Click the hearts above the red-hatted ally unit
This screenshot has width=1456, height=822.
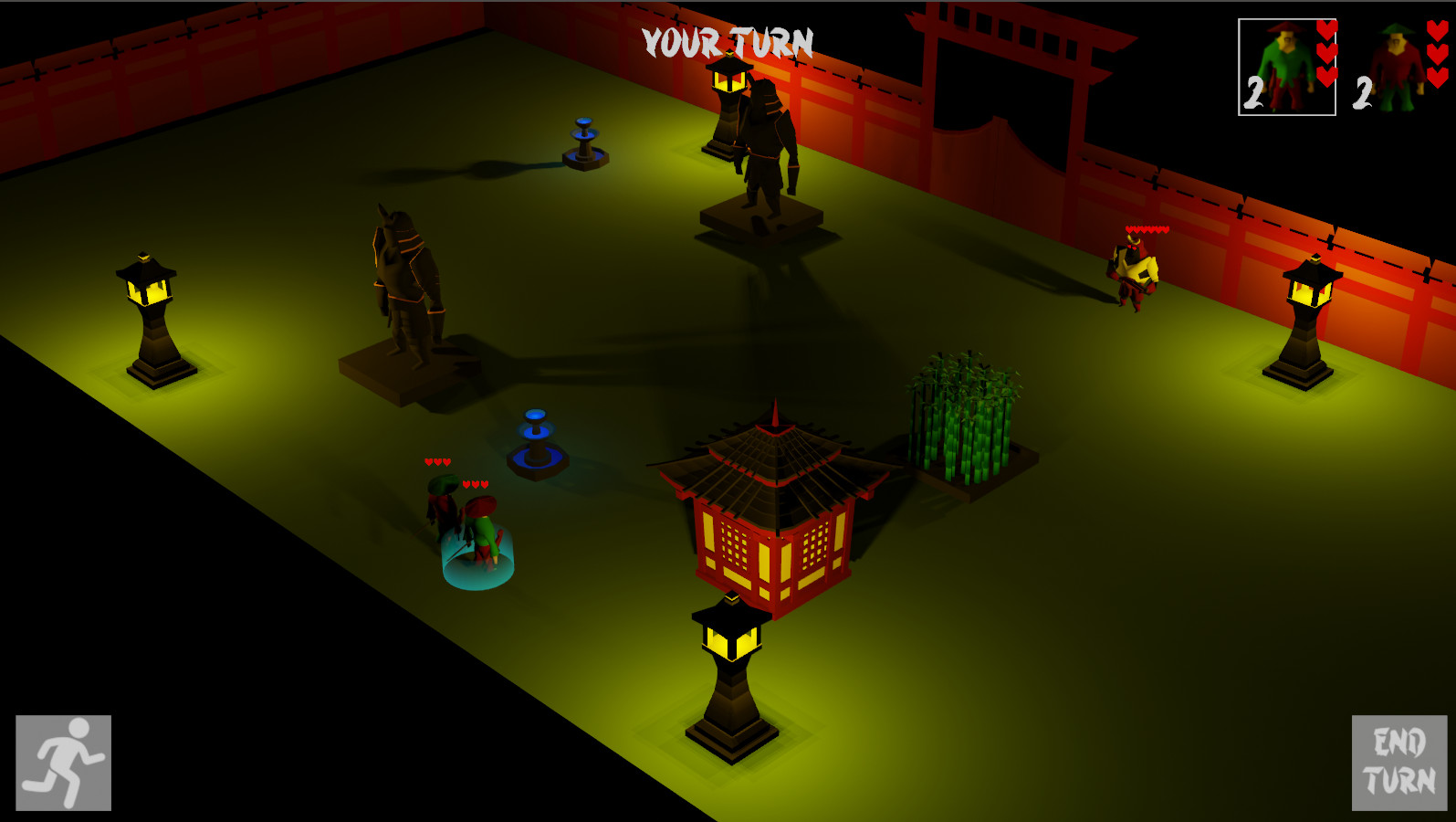[x=477, y=485]
